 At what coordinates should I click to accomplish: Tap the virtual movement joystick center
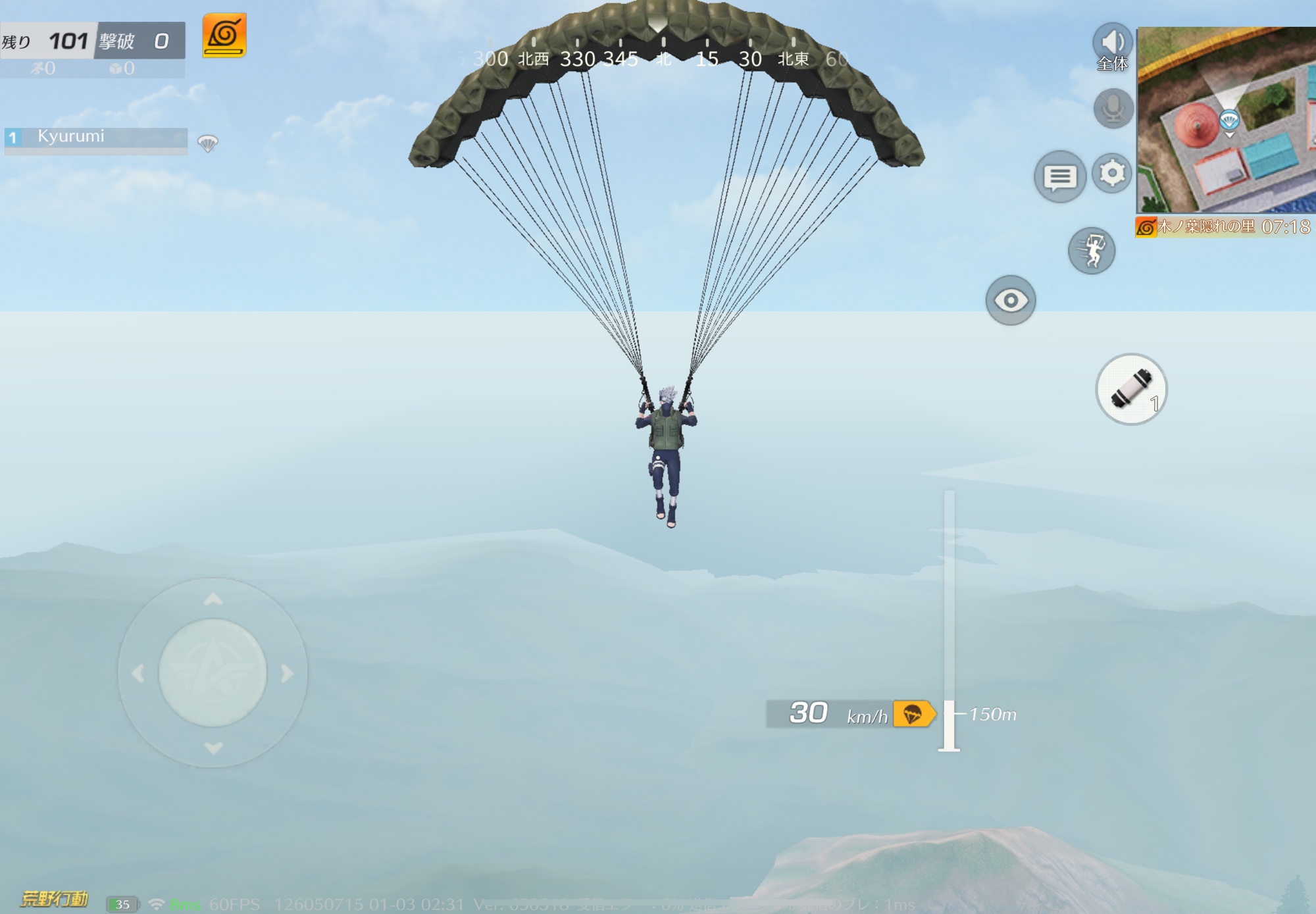213,673
